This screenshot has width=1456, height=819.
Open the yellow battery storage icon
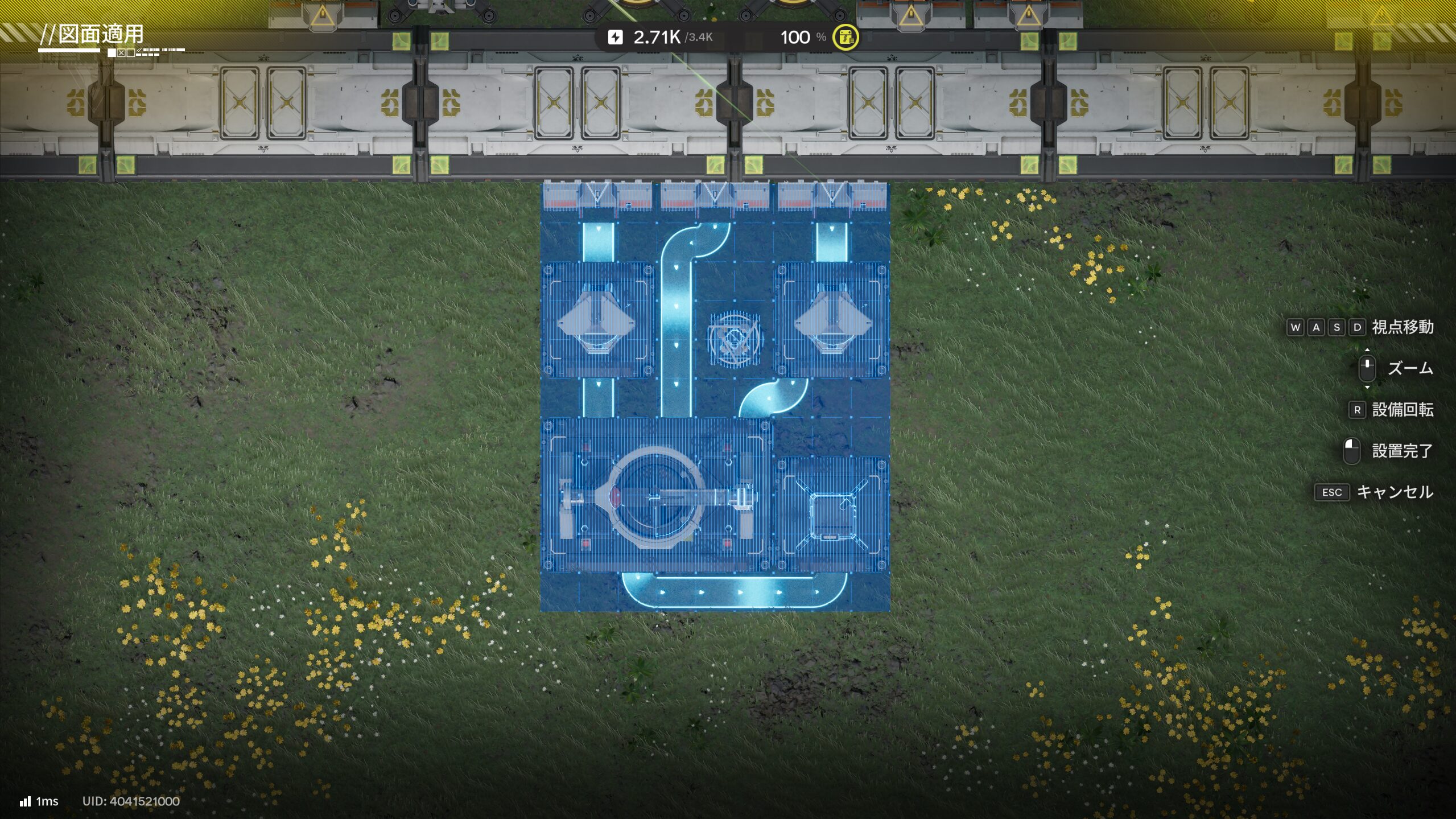pos(845,38)
